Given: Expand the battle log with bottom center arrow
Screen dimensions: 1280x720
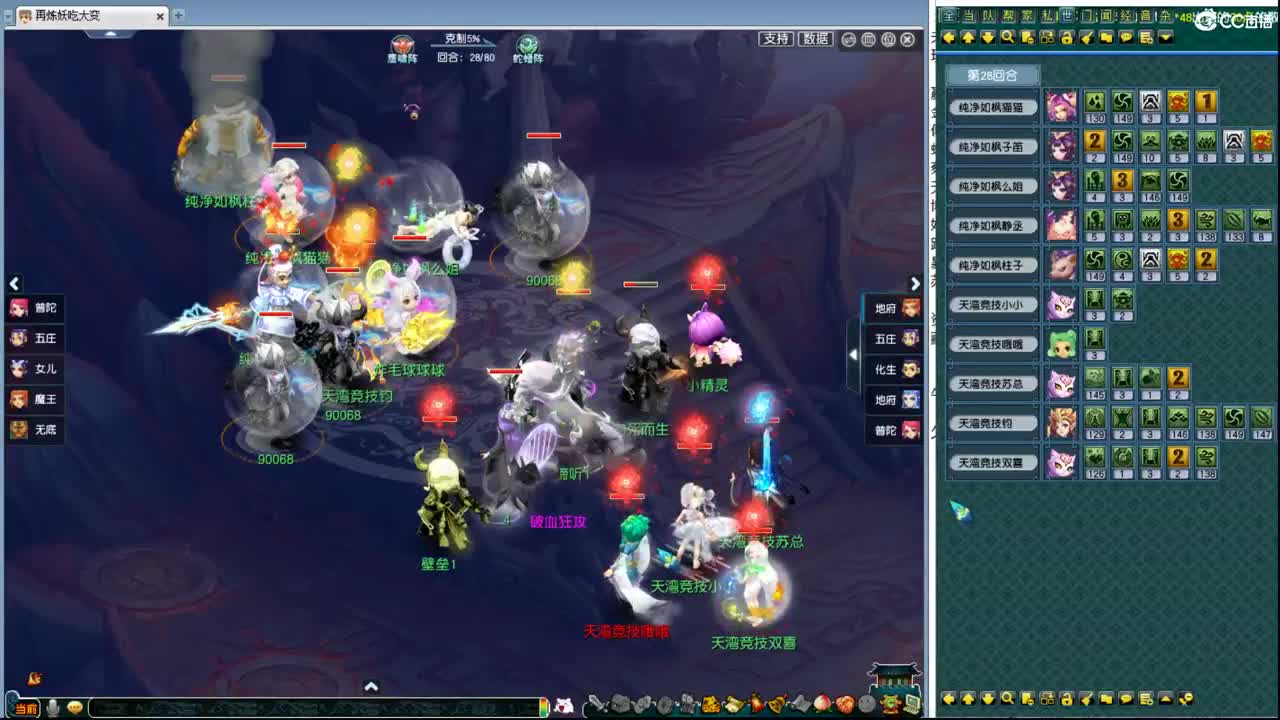Looking at the screenshot, I should point(372,687).
